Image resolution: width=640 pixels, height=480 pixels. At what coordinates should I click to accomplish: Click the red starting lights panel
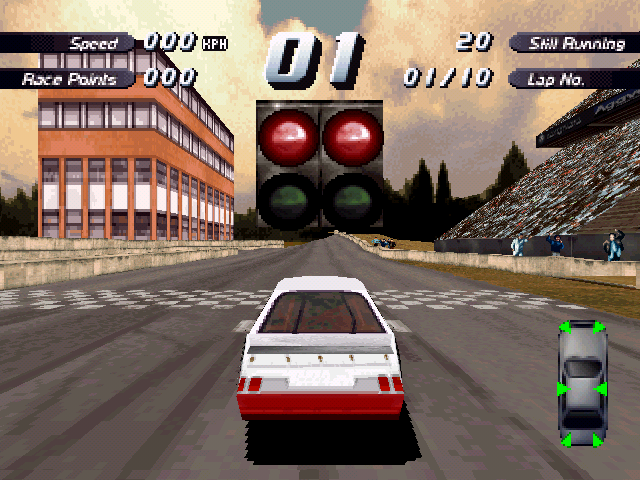coord(320,165)
